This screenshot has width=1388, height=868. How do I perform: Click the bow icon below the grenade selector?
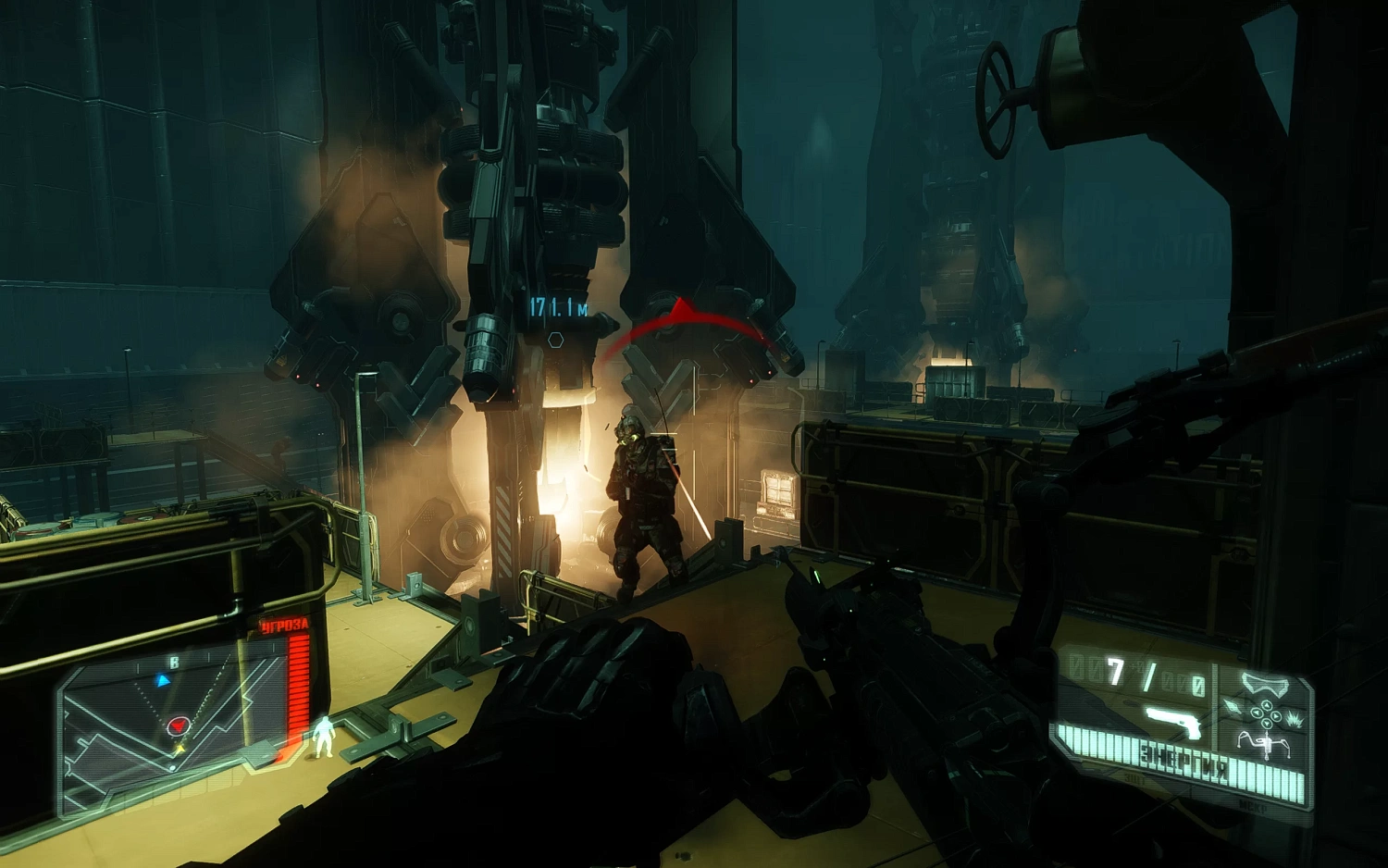click(1265, 744)
